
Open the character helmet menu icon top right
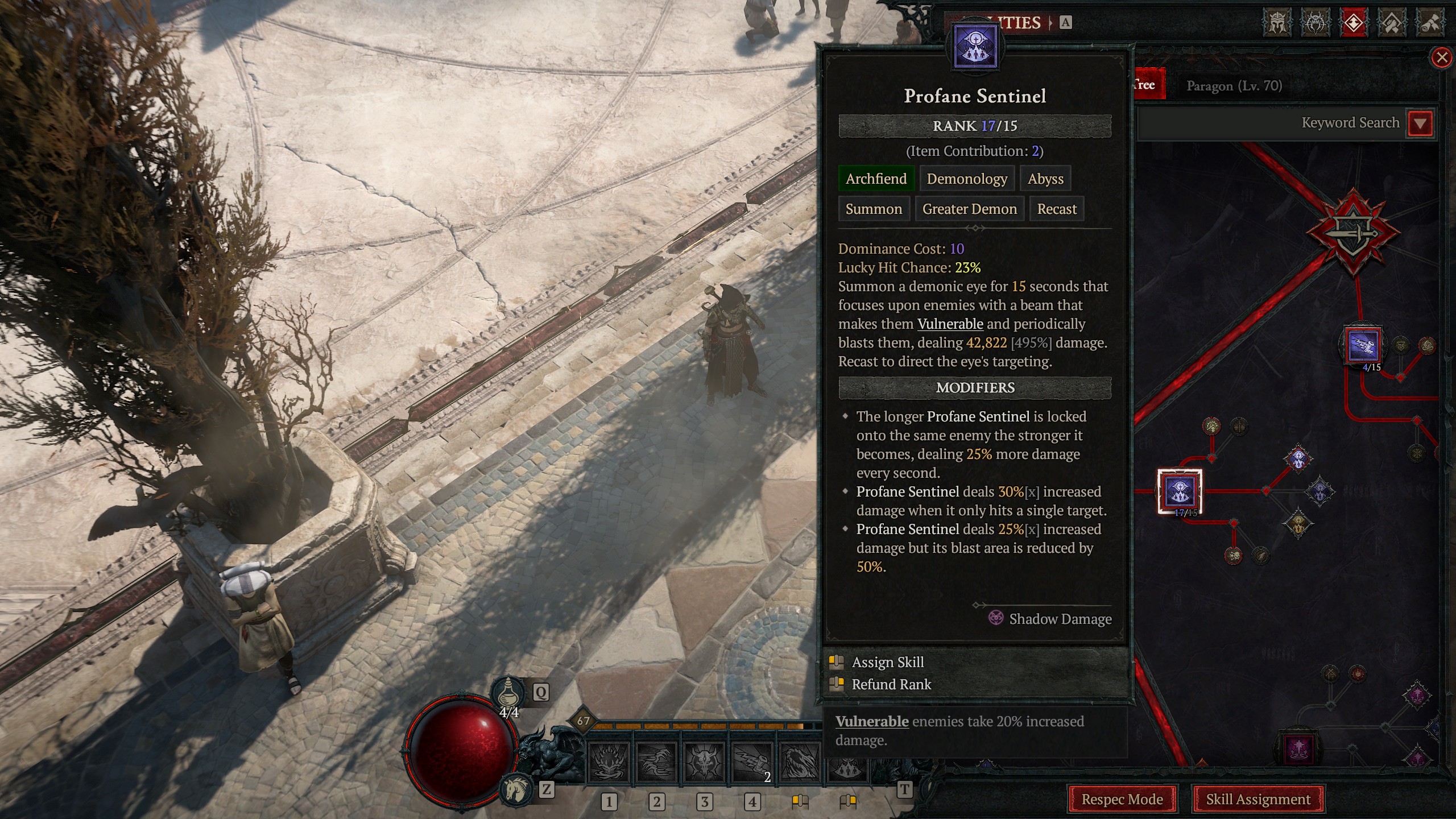[1277, 23]
